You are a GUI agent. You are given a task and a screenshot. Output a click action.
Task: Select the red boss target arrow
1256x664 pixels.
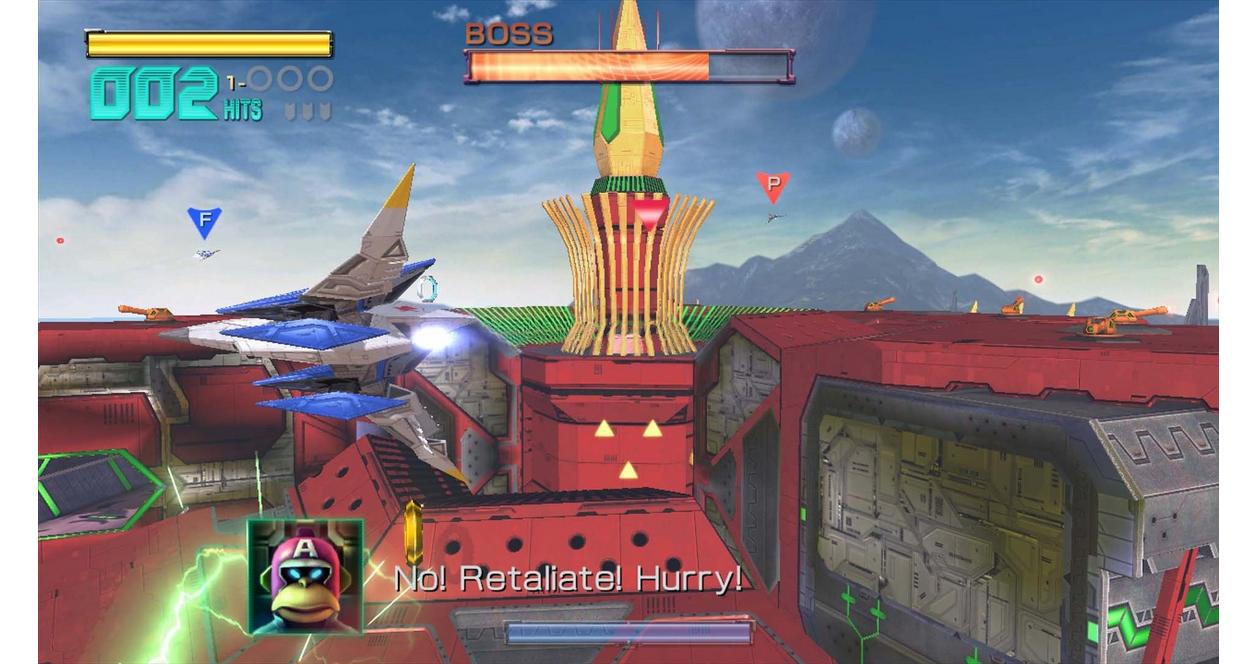tap(650, 212)
